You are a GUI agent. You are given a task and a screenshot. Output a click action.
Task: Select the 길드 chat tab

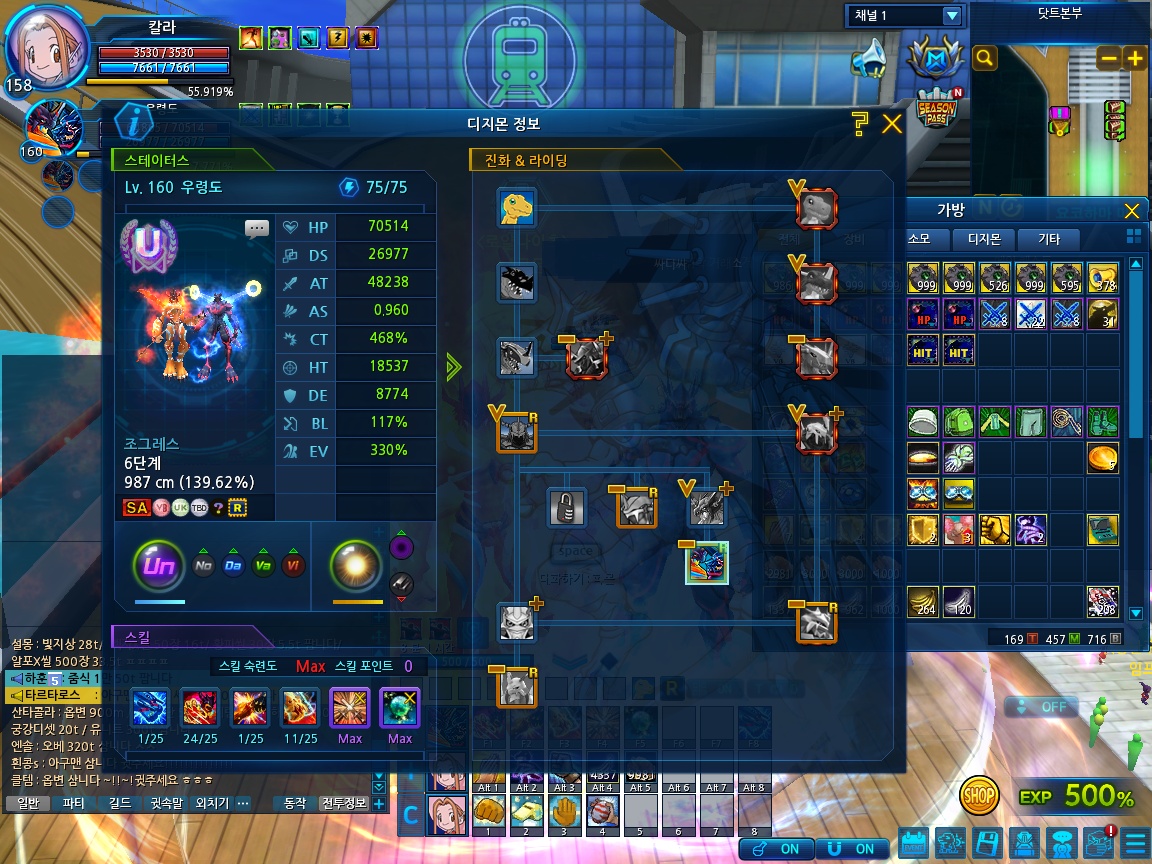click(119, 803)
